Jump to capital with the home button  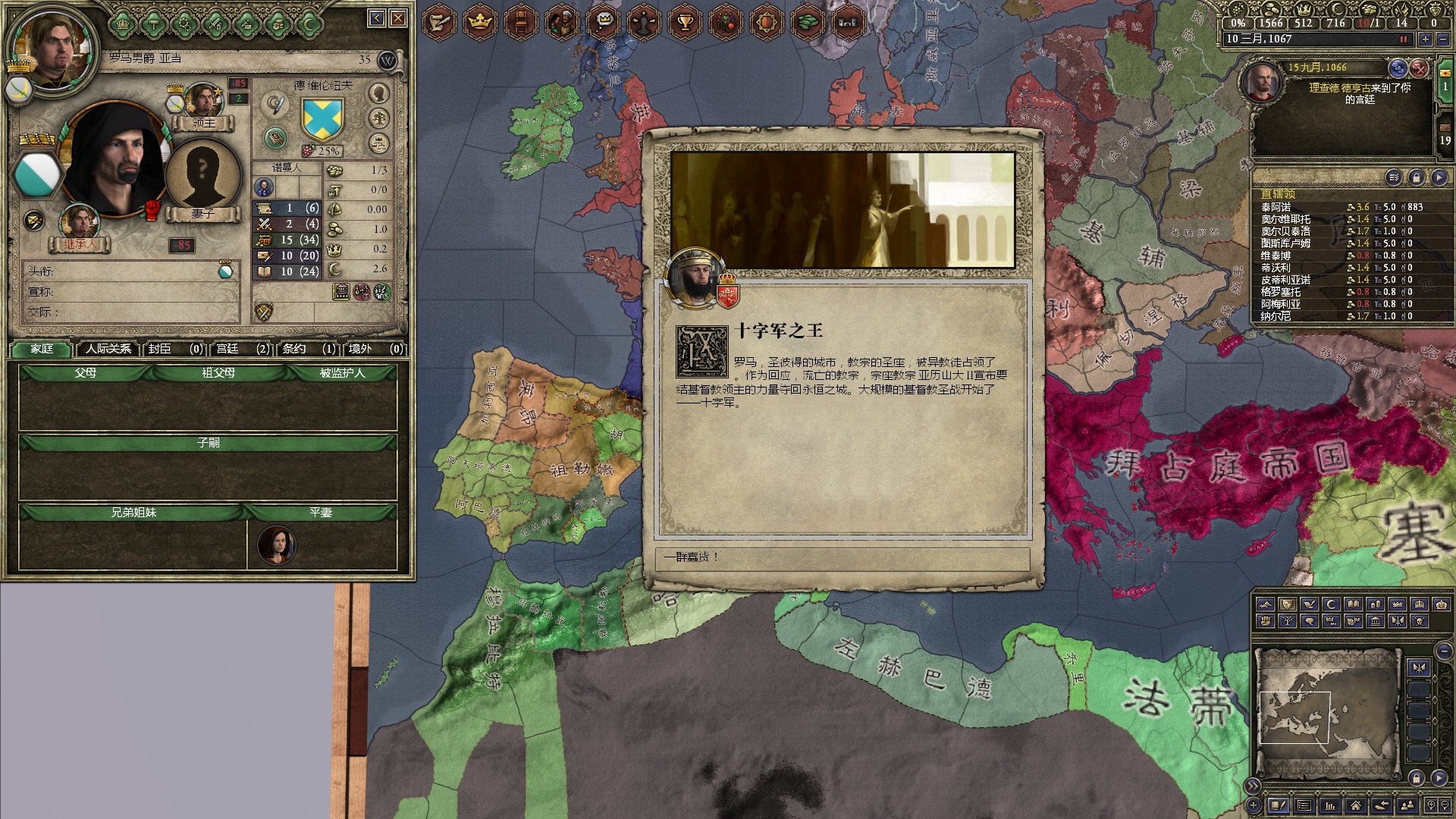tap(1355, 805)
